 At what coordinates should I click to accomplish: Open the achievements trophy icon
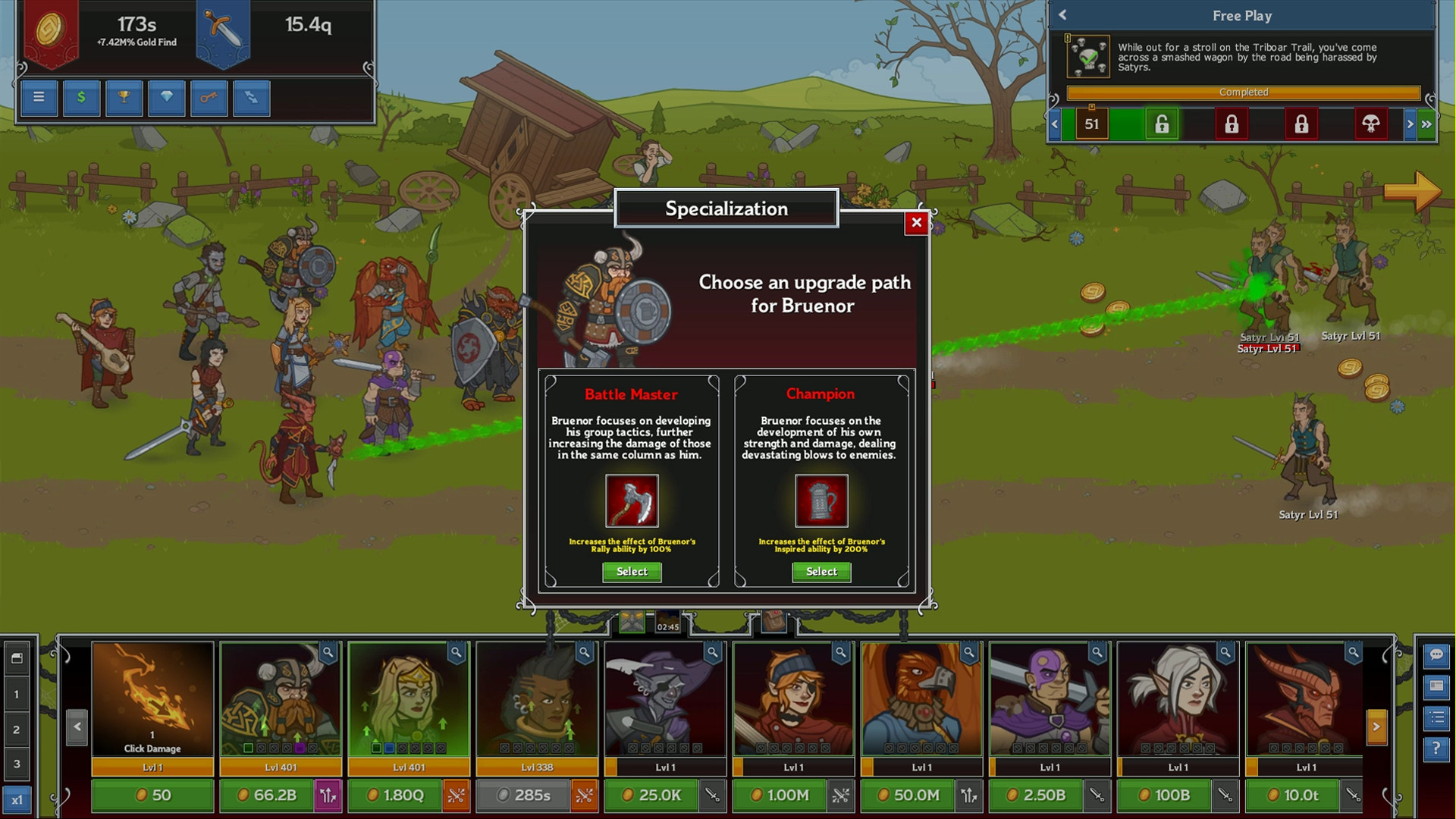pyautogui.click(x=124, y=98)
